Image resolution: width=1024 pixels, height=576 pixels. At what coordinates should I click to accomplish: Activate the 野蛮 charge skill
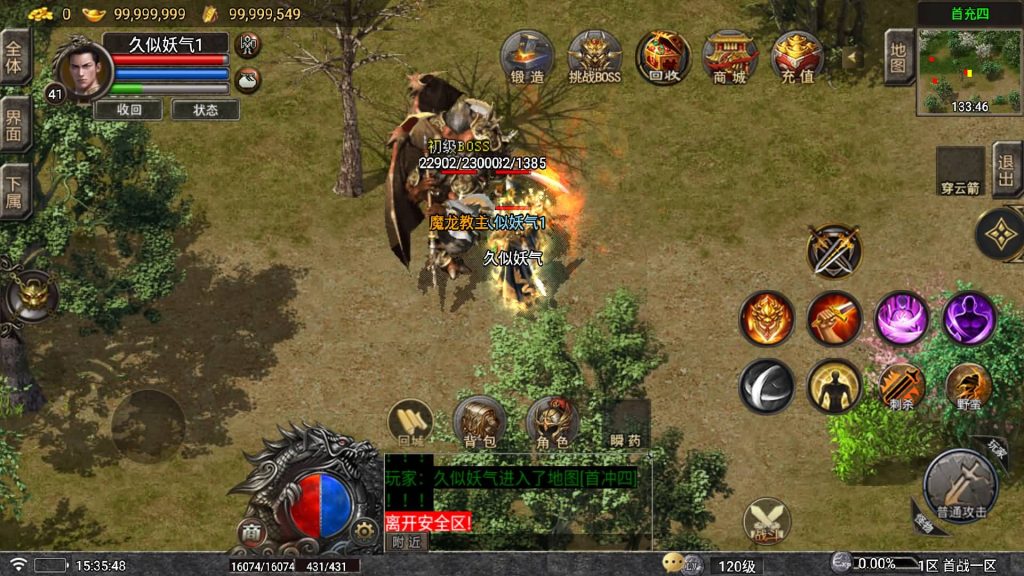pyautogui.click(x=968, y=386)
